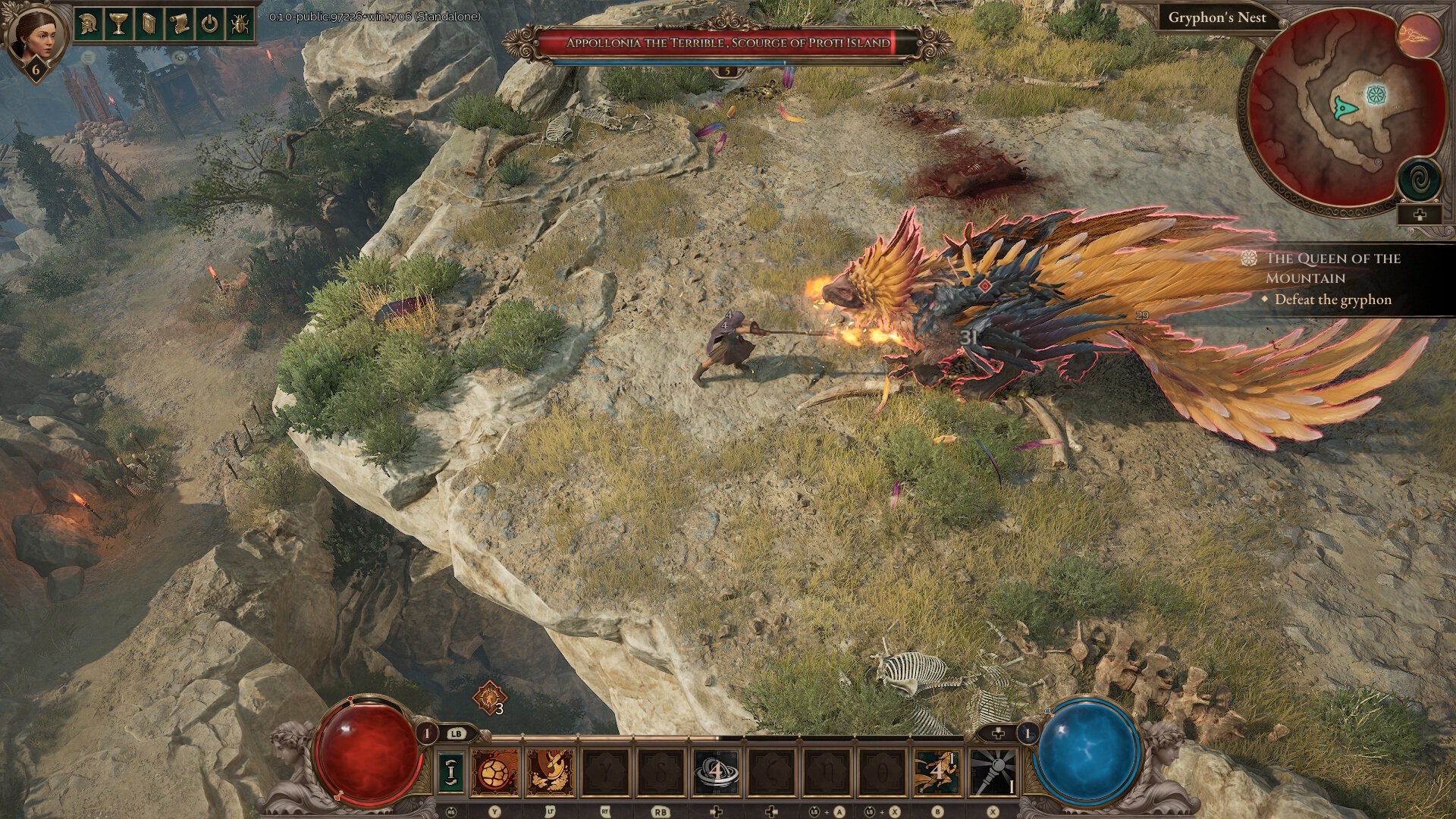The height and width of the screenshot is (819, 1456).
Task: Activate the cracked orange sphere skill
Action: coord(496,772)
